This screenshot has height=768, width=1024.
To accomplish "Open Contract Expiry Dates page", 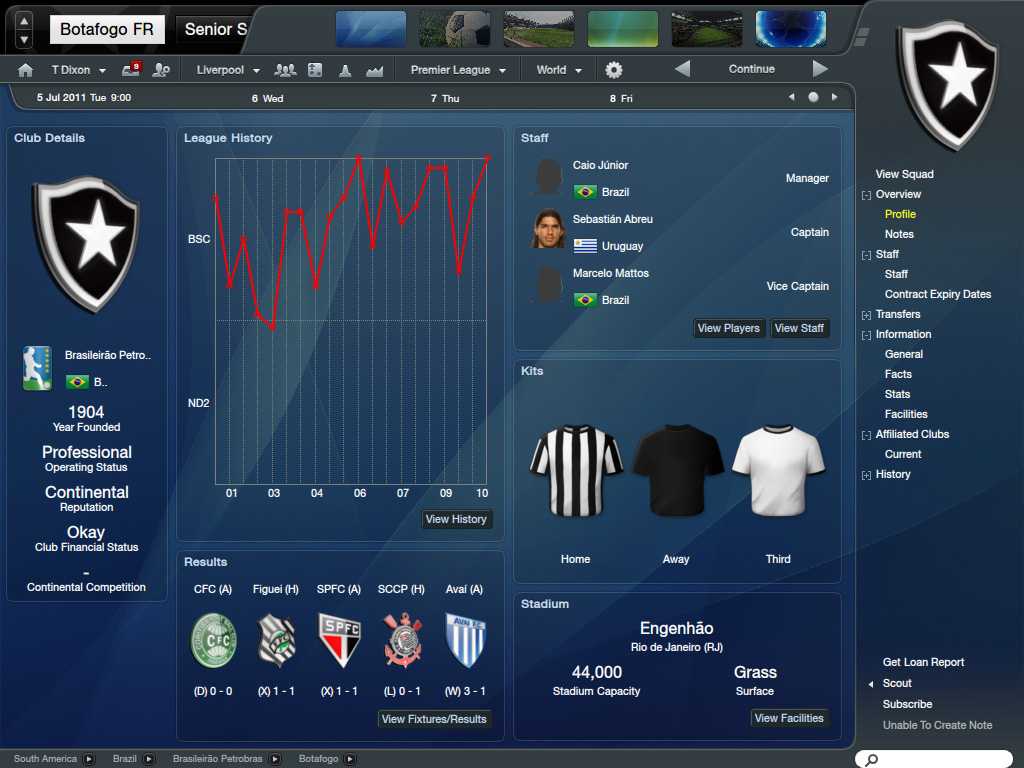I will click(x=938, y=294).
